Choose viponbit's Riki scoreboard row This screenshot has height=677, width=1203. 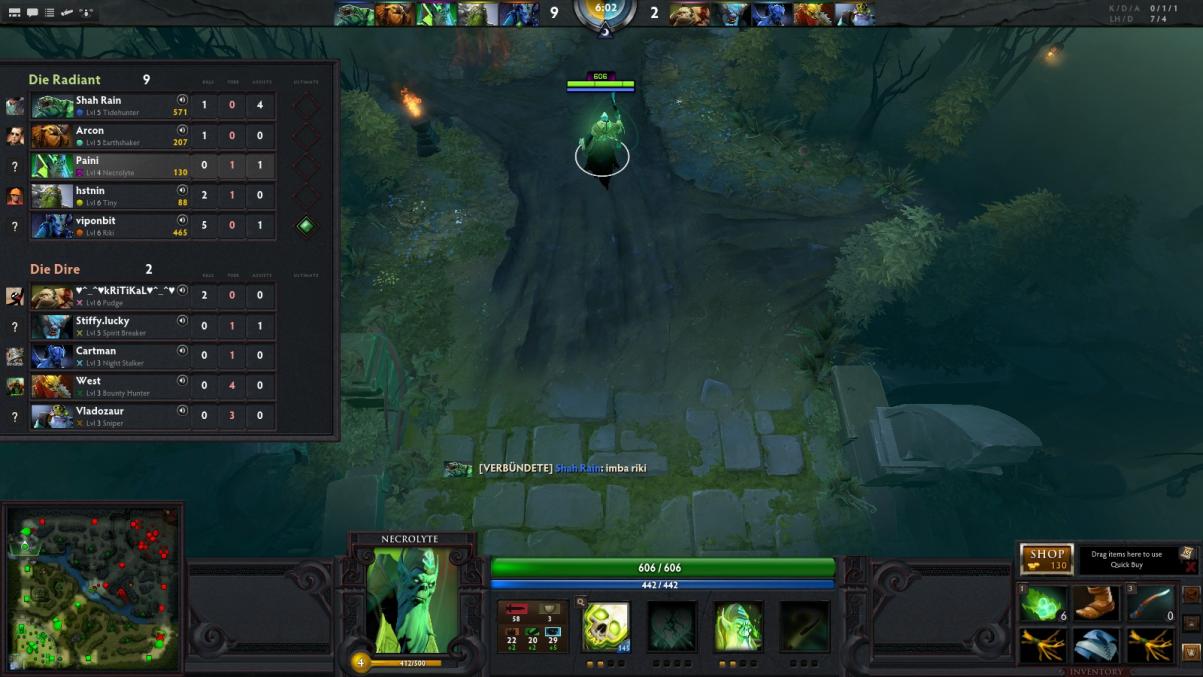(110, 226)
